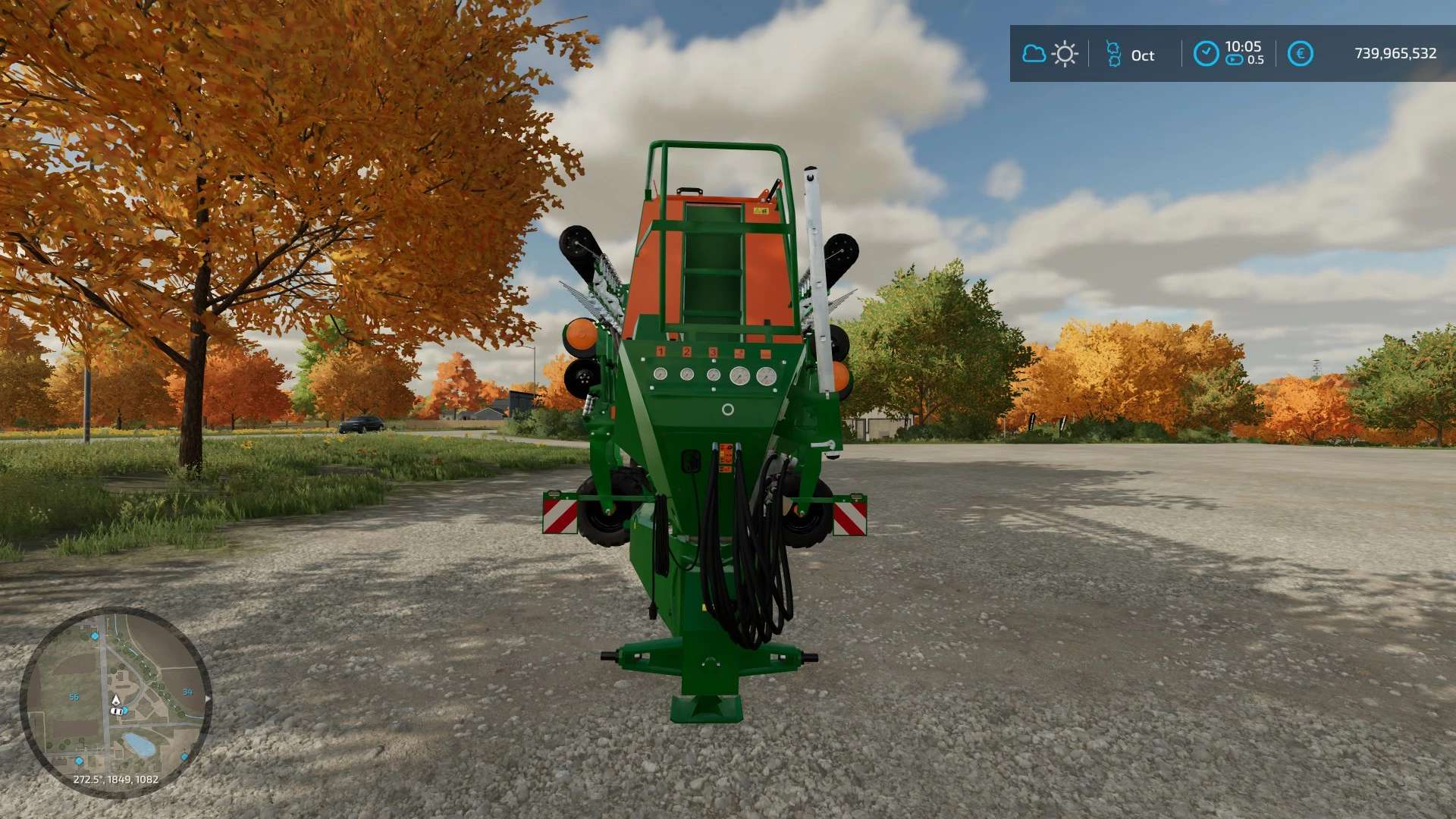The height and width of the screenshot is (819, 1456).
Task: Open the circular minimap
Action: (115, 701)
